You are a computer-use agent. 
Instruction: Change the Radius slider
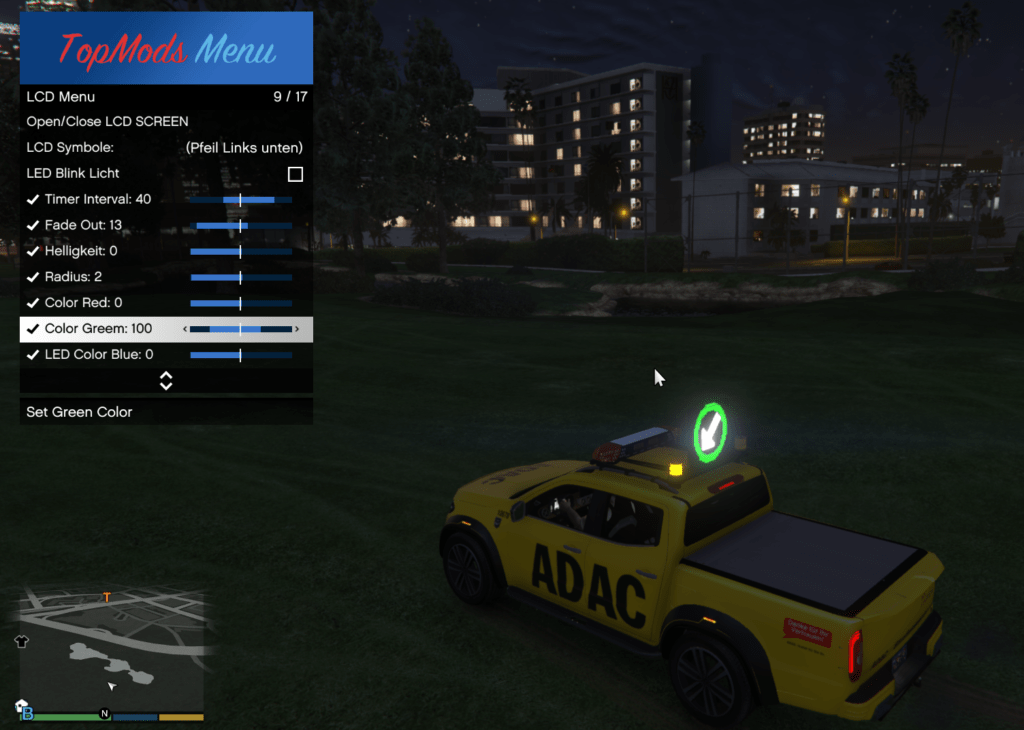(x=241, y=277)
